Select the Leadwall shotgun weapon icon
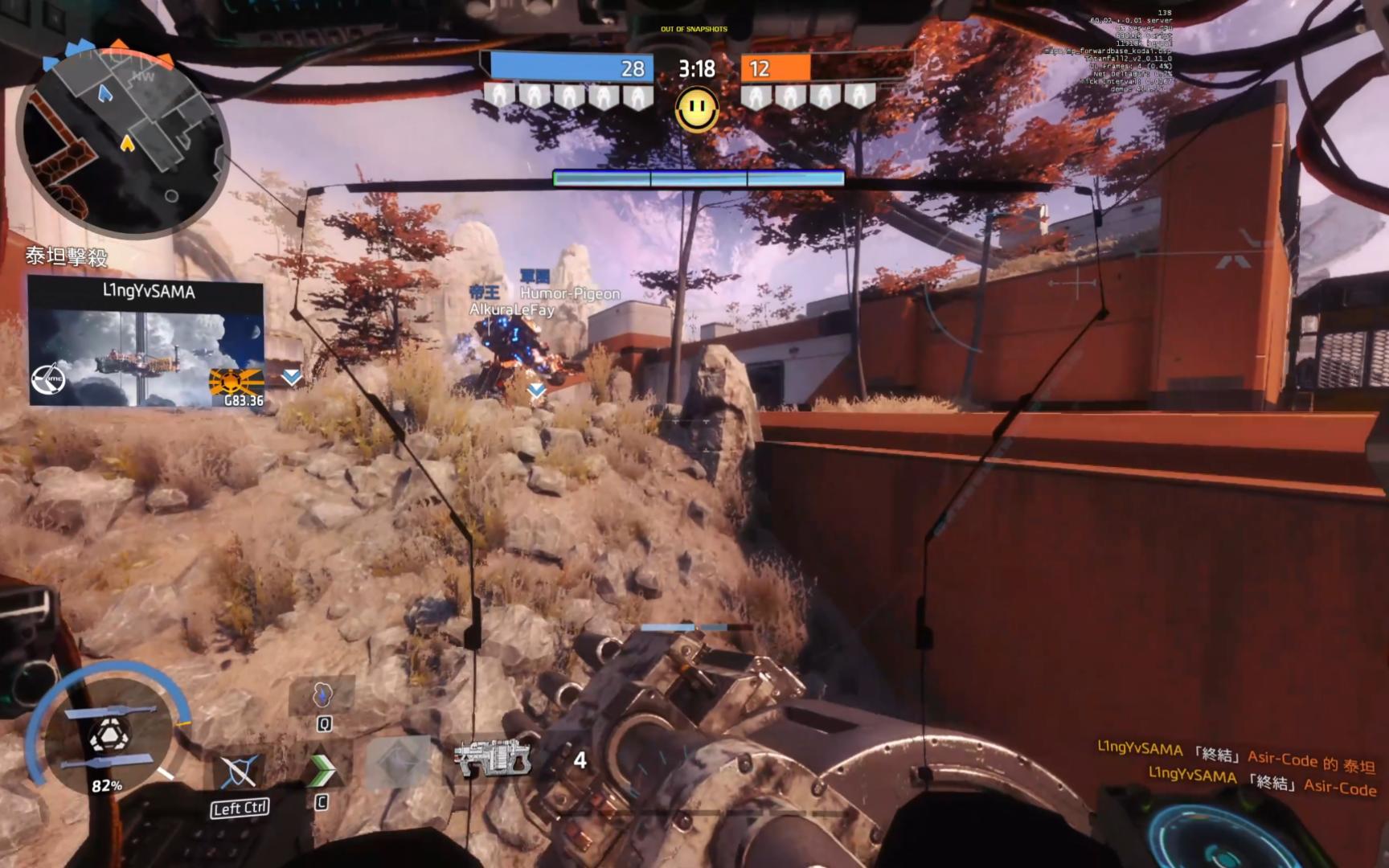 point(492,757)
